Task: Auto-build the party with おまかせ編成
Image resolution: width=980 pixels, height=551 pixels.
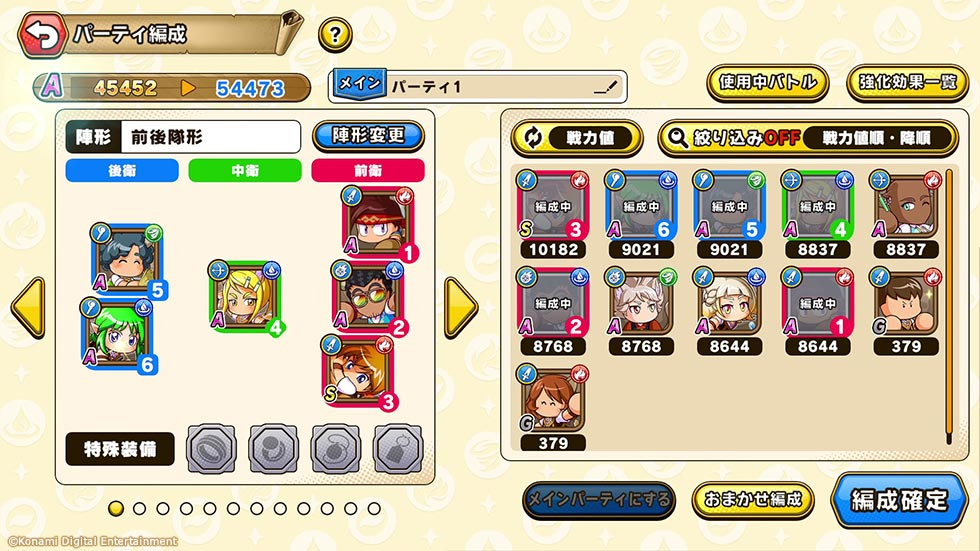Action: tap(753, 499)
